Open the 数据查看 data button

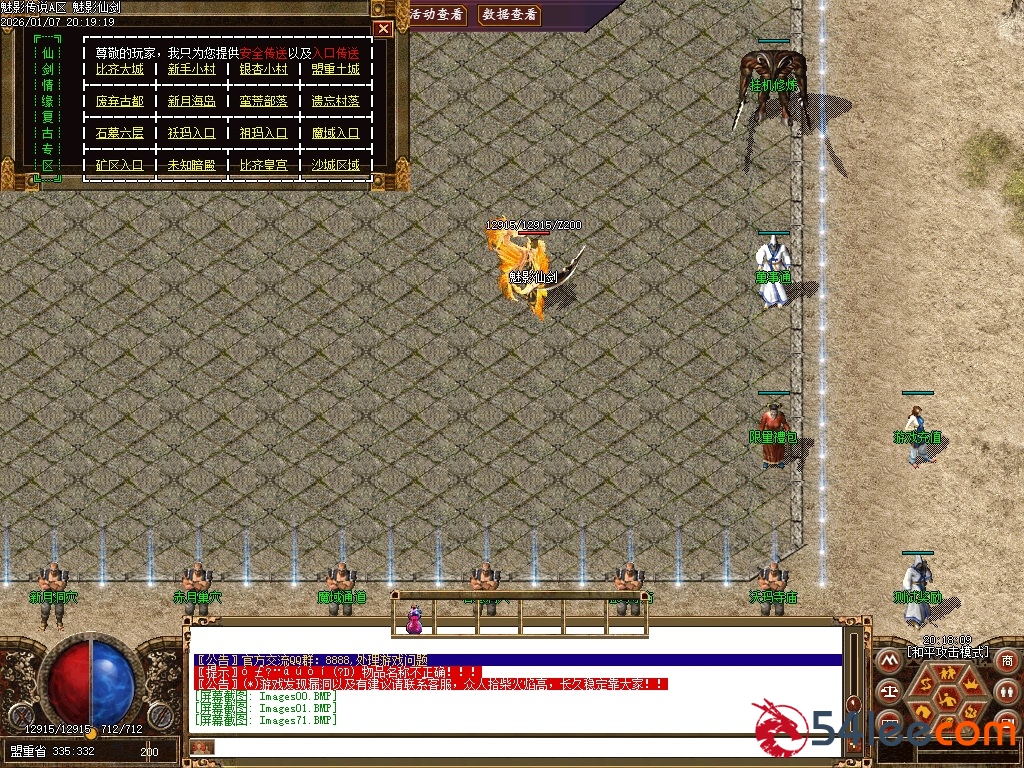click(509, 15)
